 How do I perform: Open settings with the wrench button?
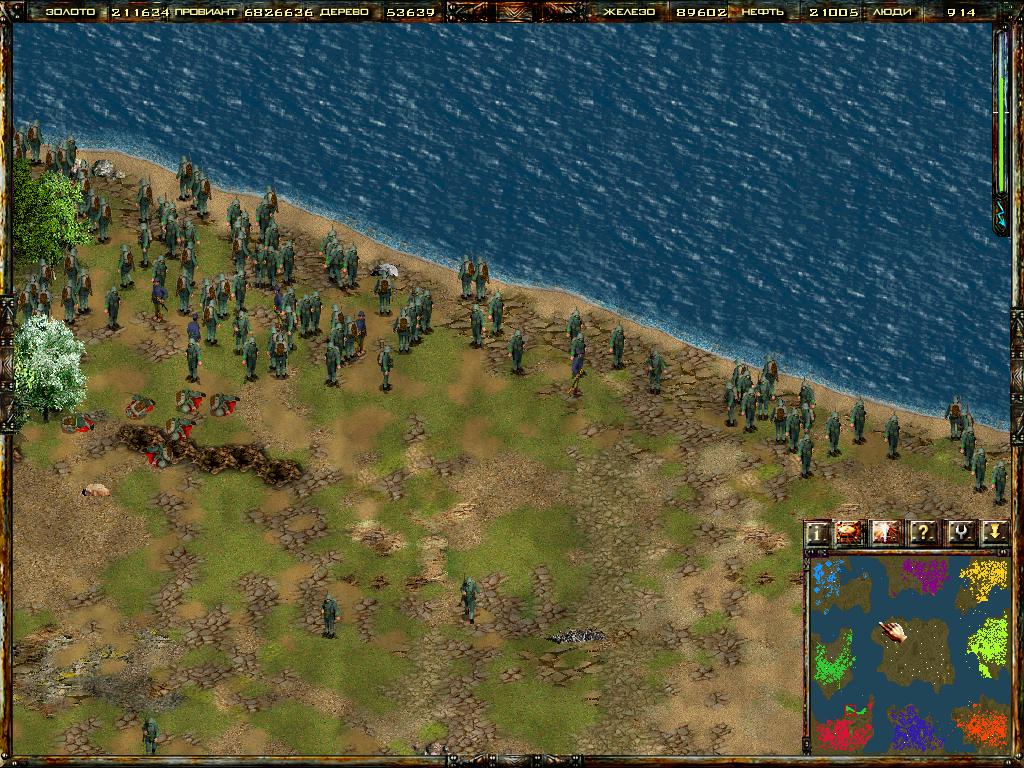coord(958,533)
